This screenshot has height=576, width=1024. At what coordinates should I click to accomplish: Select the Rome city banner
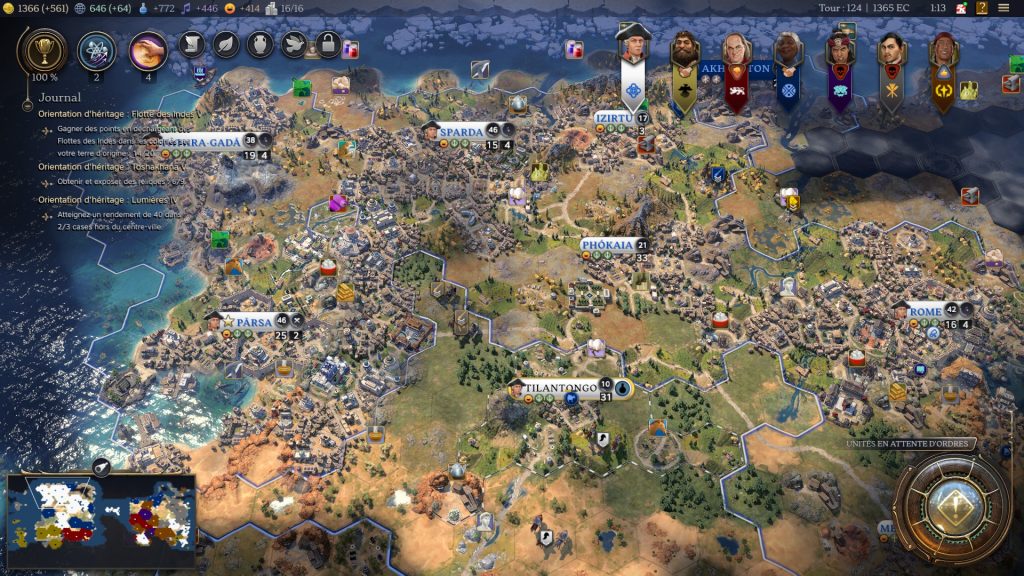click(x=925, y=311)
